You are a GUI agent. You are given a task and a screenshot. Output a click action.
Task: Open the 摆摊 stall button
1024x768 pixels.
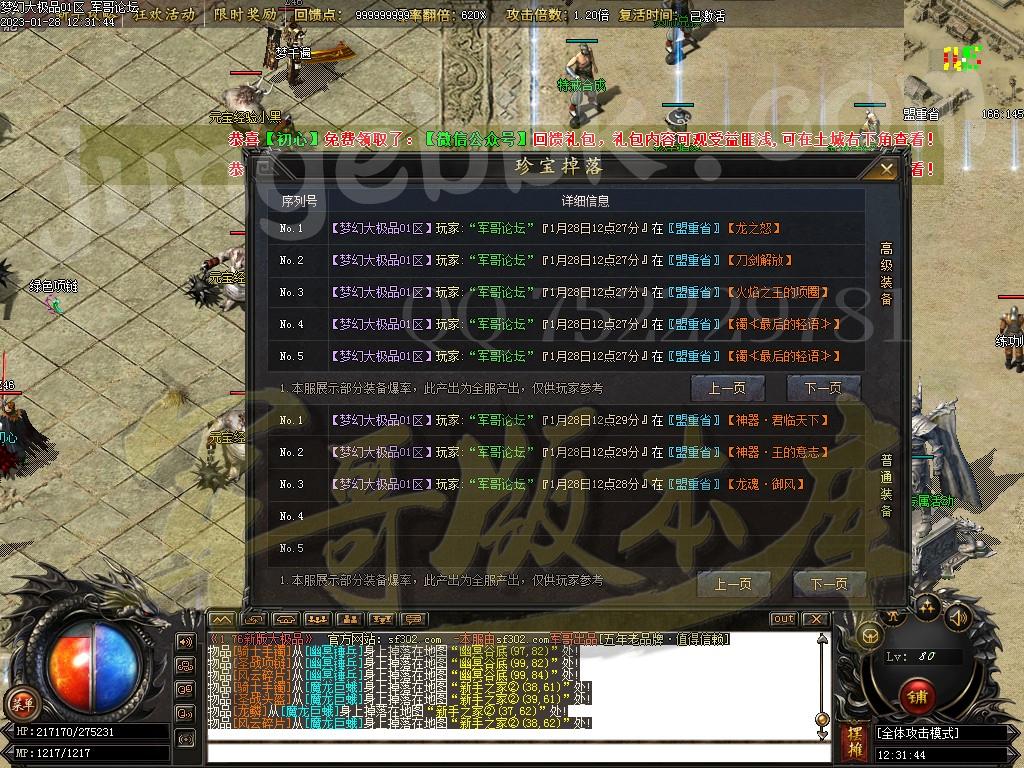(854, 741)
